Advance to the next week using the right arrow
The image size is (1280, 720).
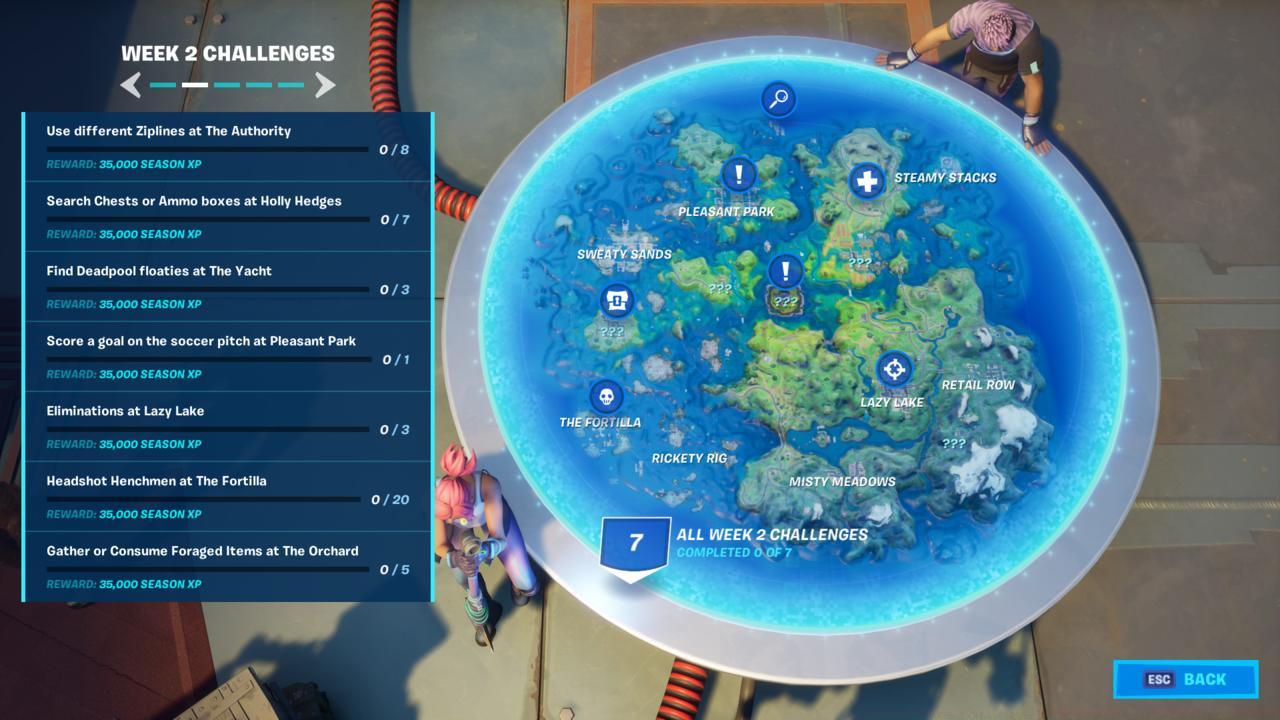325,85
